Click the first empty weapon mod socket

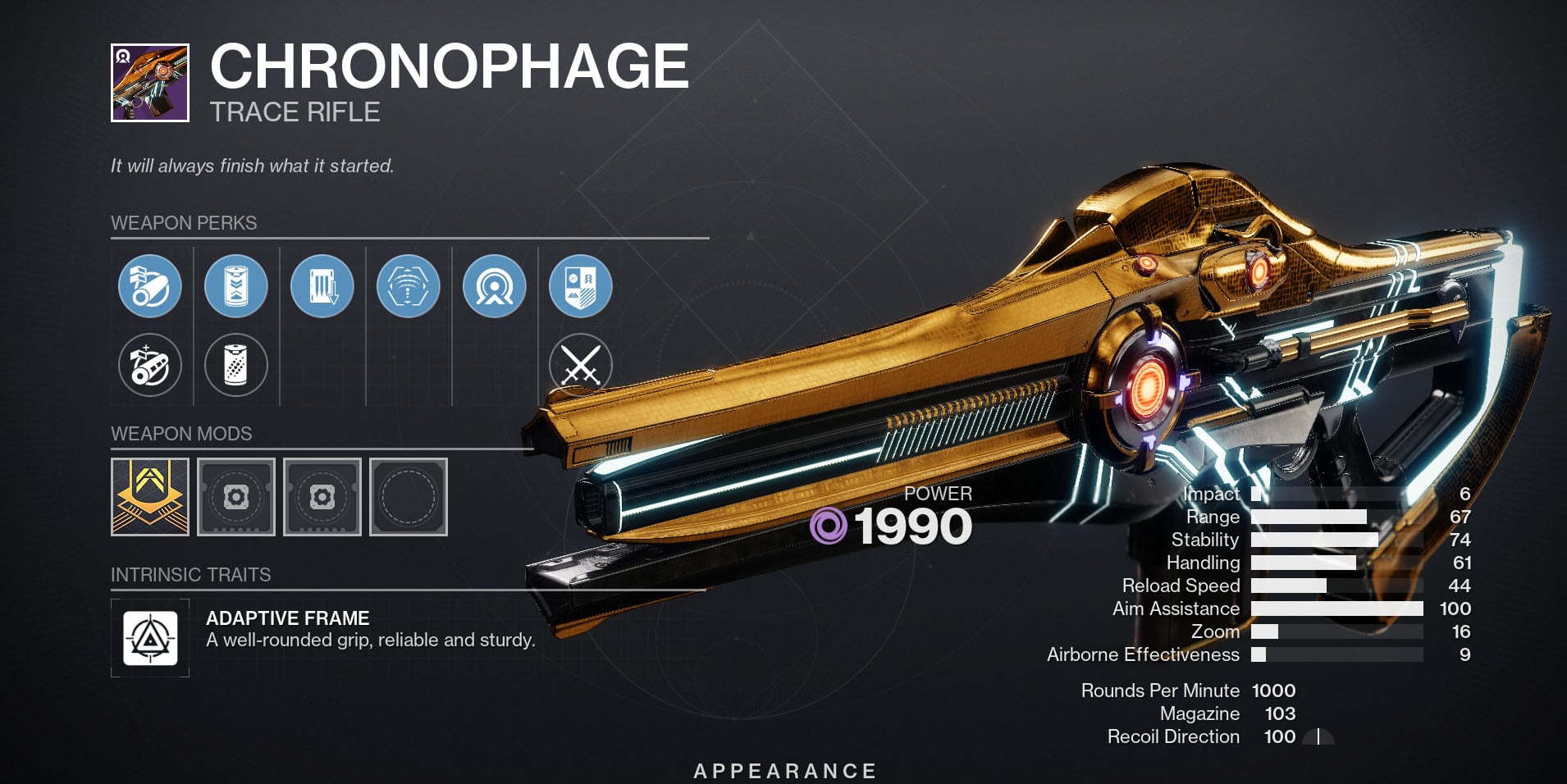236,498
